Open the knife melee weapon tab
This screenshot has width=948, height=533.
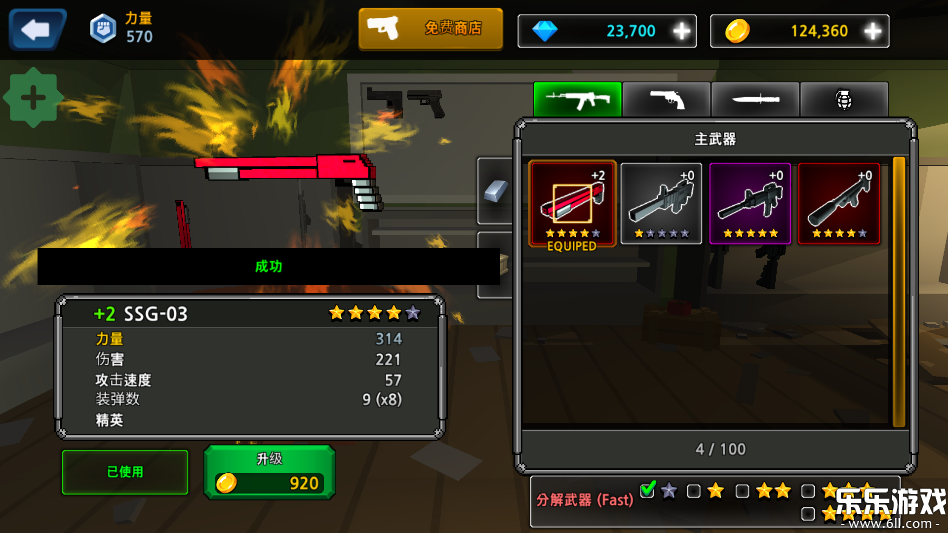(x=755, y=99)
